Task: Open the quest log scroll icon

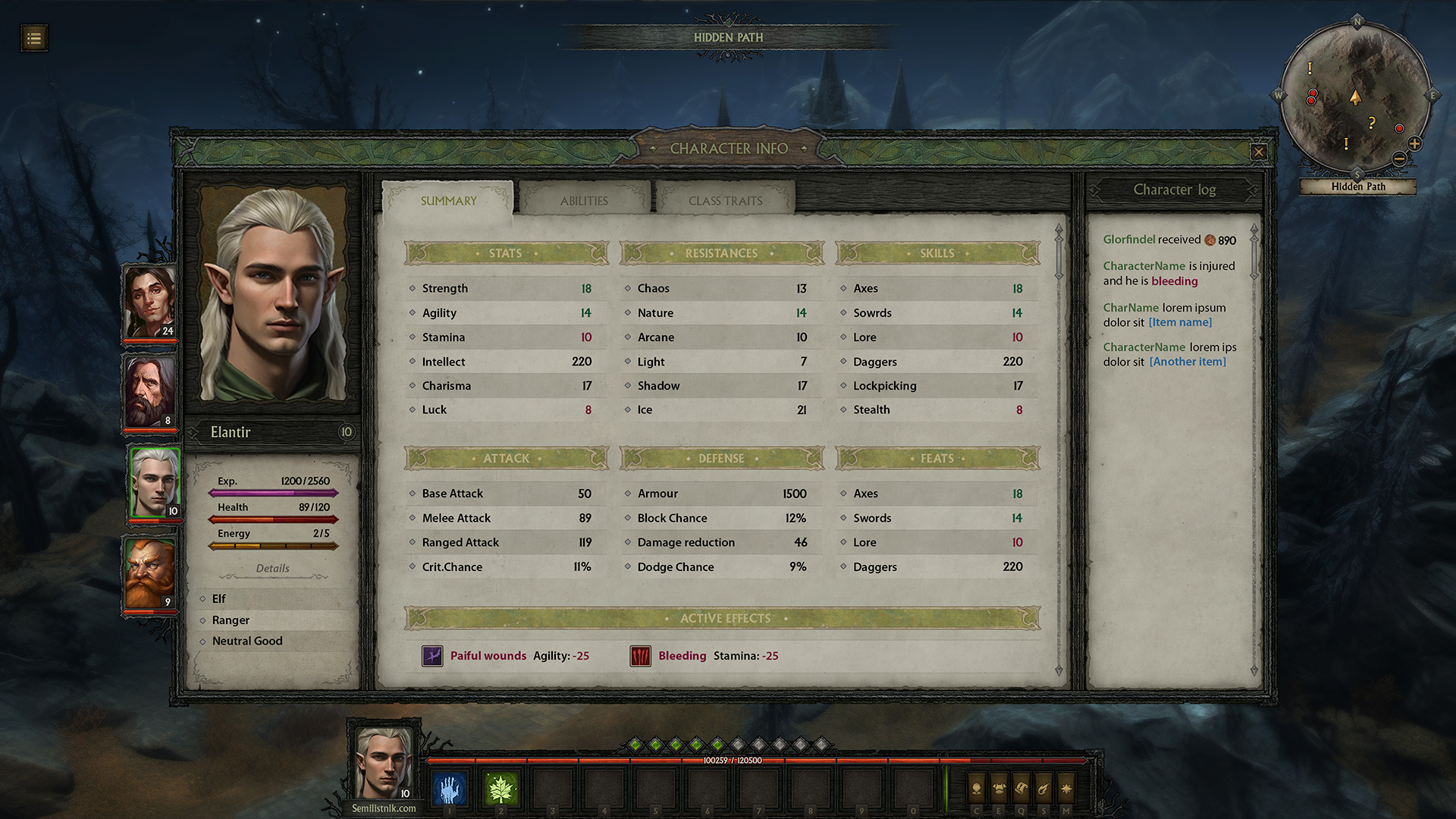Action: pos(1021,789)
